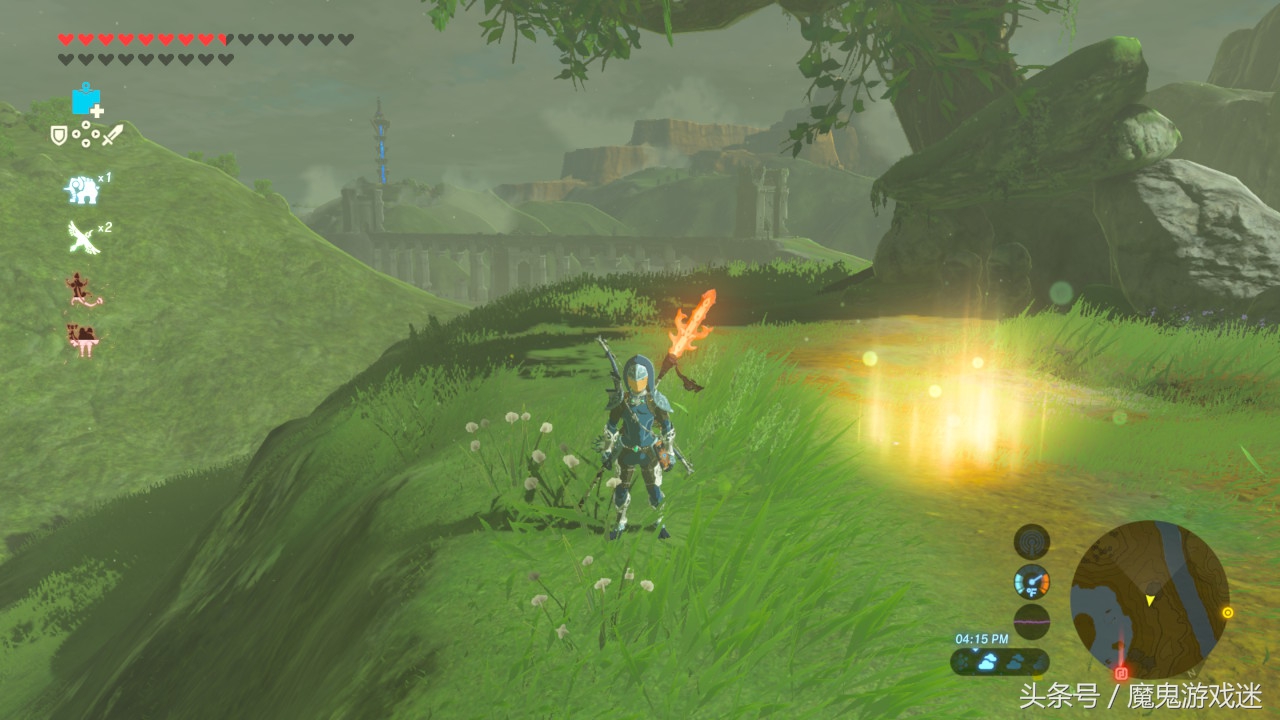Viewport: 1280px width, 720px height.
Task: Select the blue amiibo rune icon
Action: click(86, 100)
